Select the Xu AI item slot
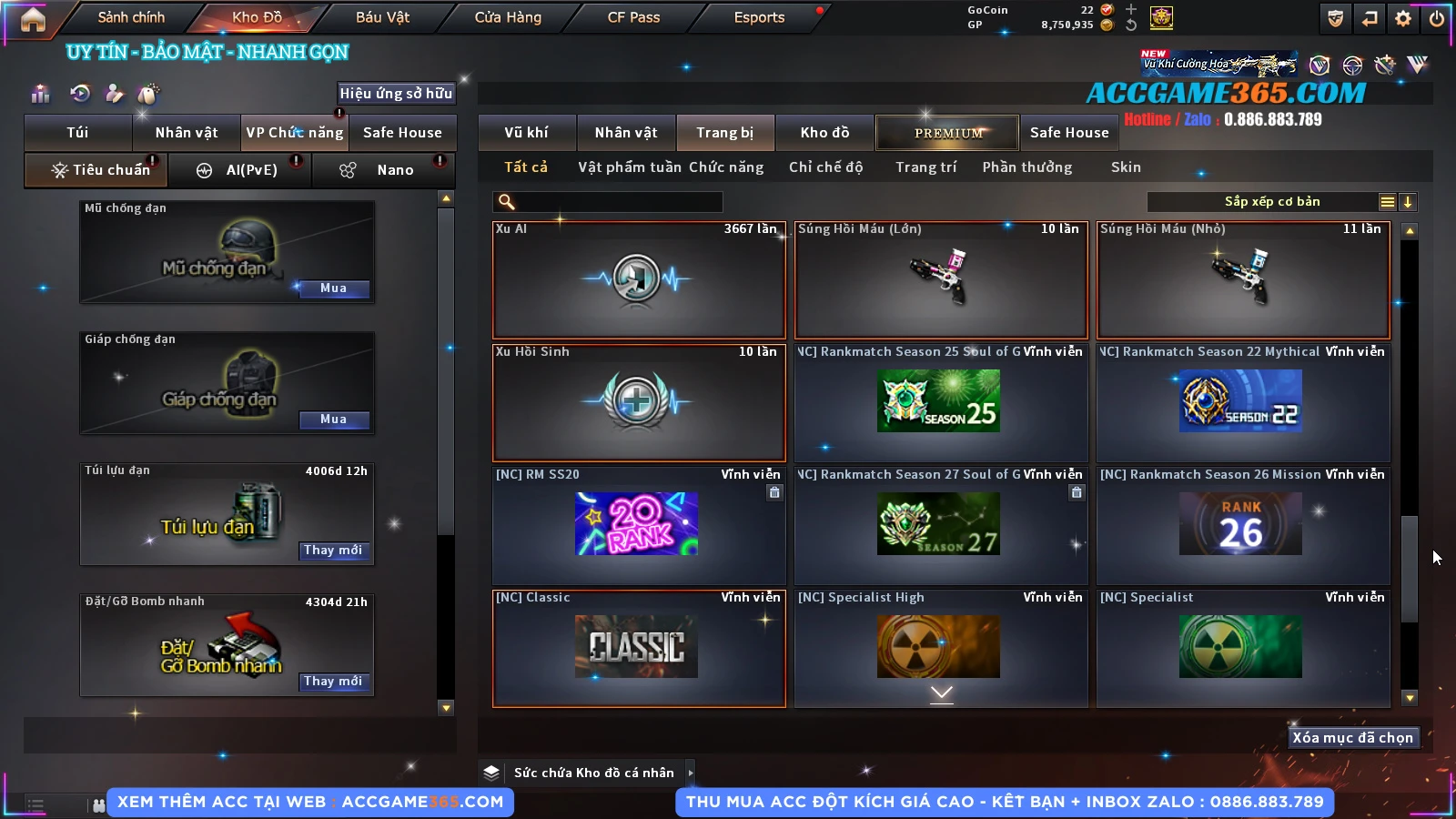 pyautogui.click(x=638, y=279)
